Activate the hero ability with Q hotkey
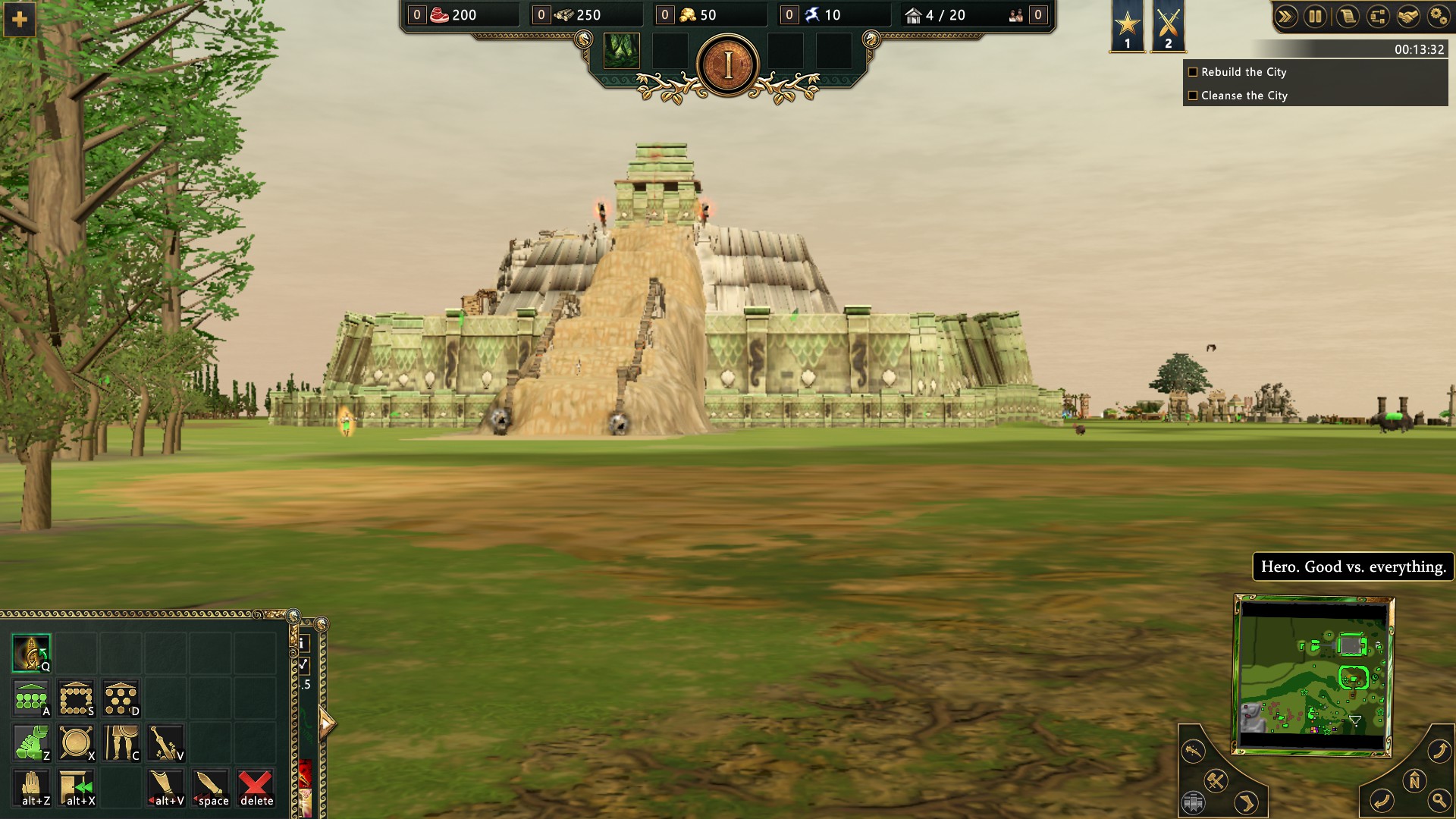1456x819 pixels. tap(31, 653)
